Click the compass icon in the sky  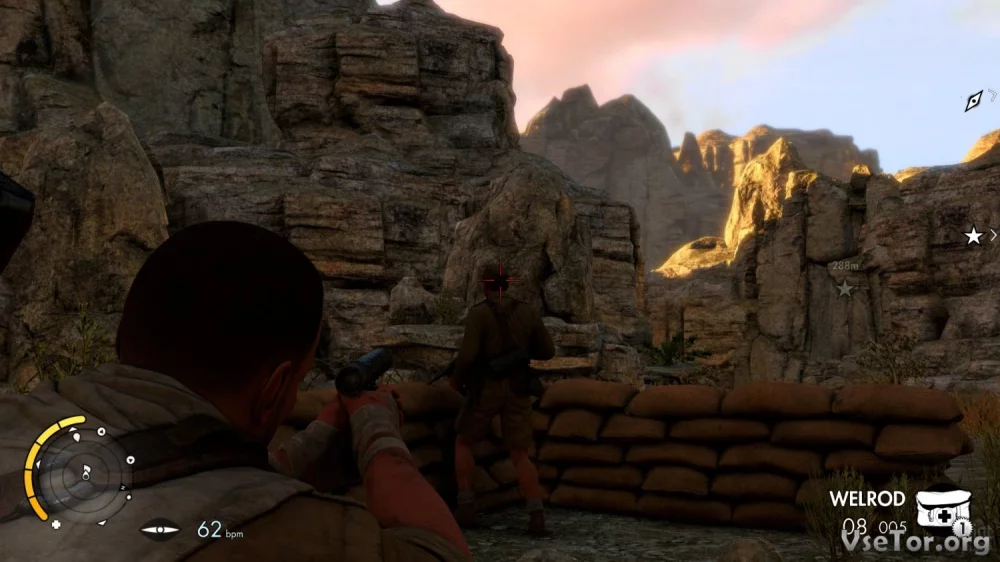[973, 100]
